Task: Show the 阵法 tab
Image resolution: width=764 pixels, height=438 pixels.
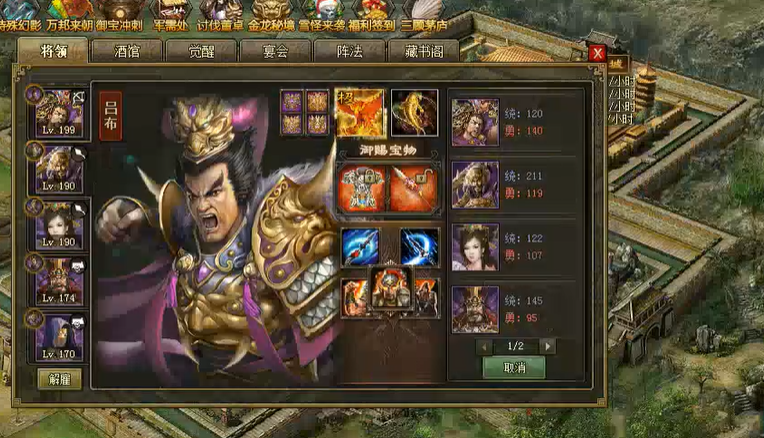Action: (x=349, y=51)
